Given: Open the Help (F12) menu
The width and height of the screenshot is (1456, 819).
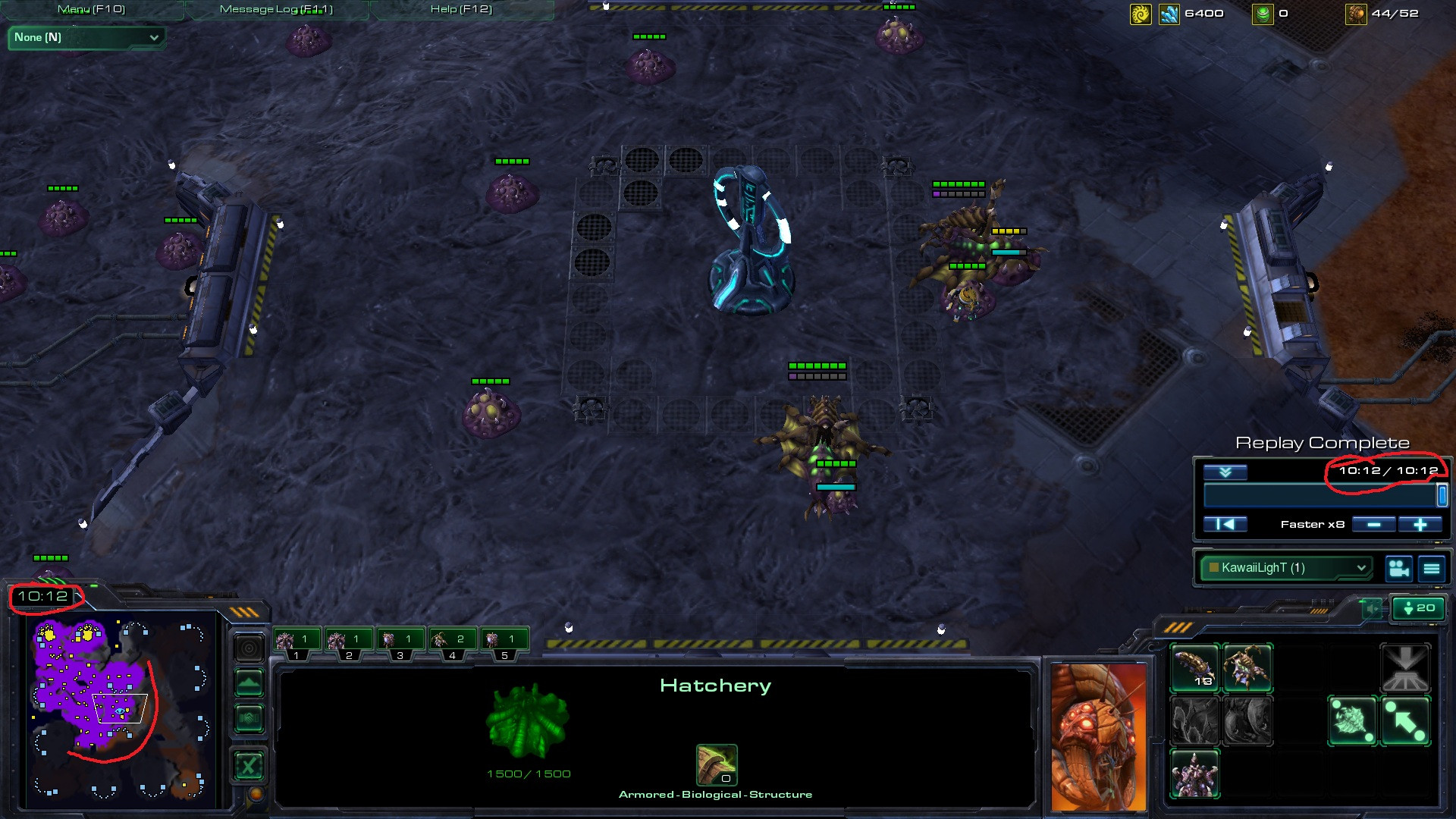Looking at the screenshot, I should point(461,10).
